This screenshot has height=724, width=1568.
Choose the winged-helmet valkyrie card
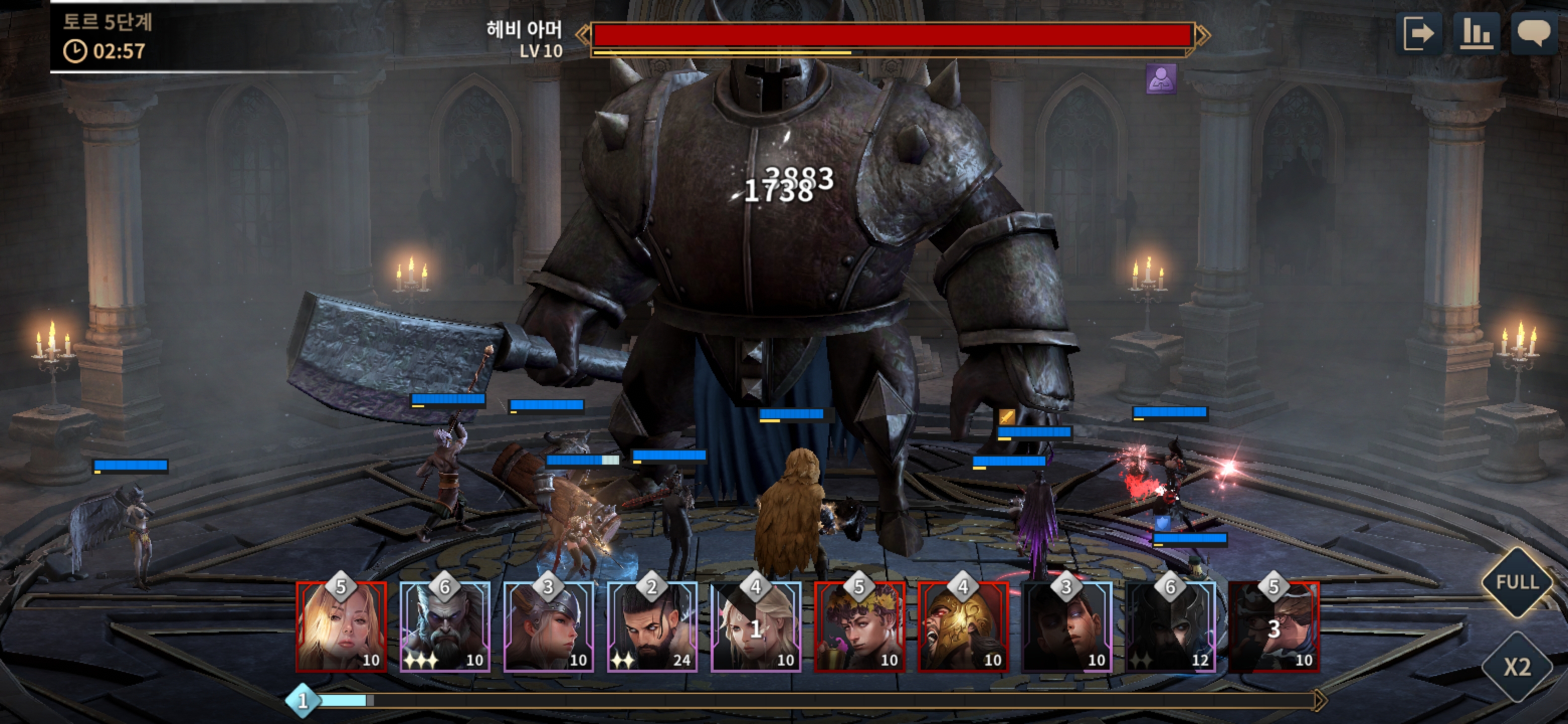(x=548, y=627)
